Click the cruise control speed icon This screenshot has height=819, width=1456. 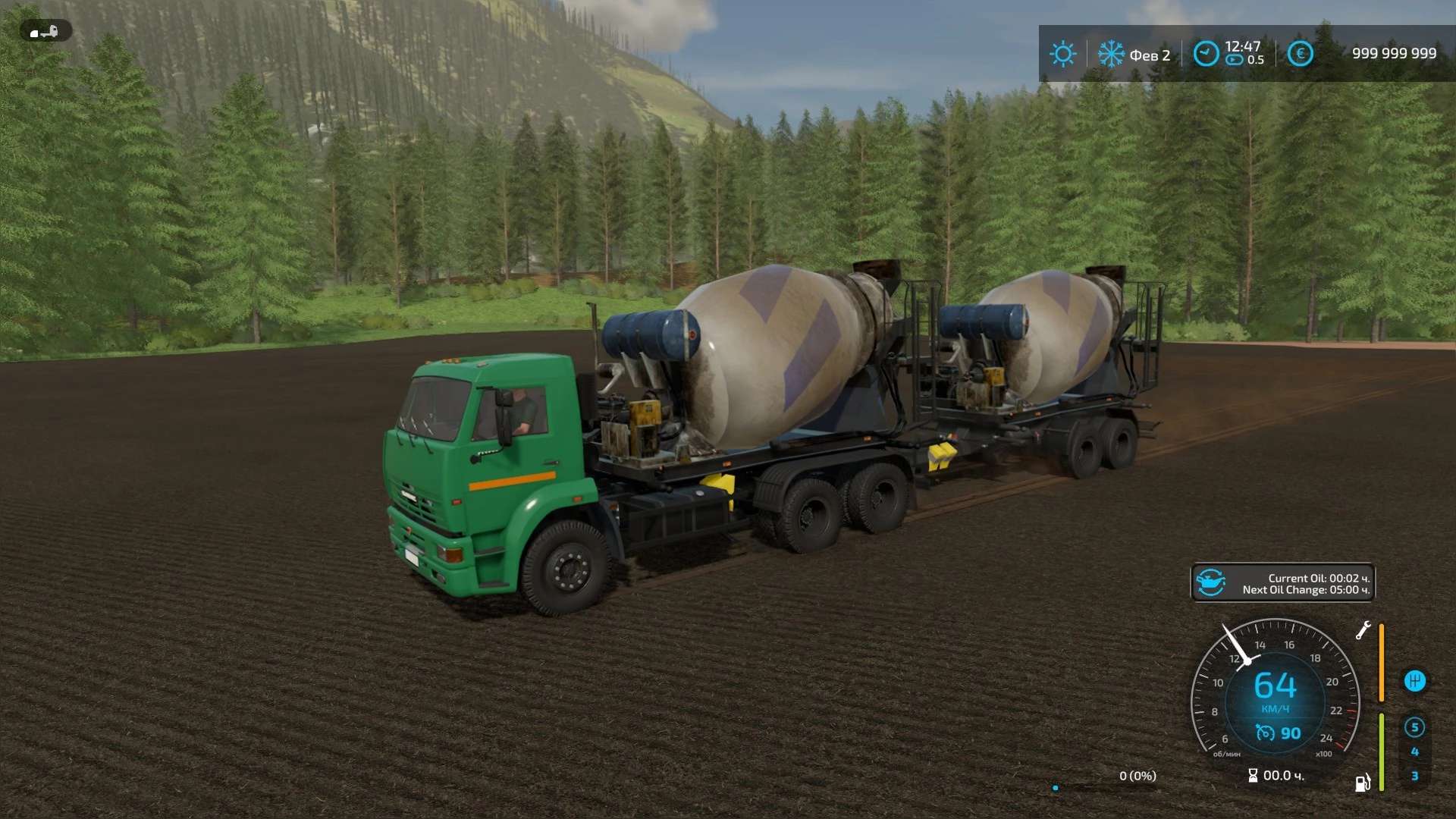coord(1265,733)
